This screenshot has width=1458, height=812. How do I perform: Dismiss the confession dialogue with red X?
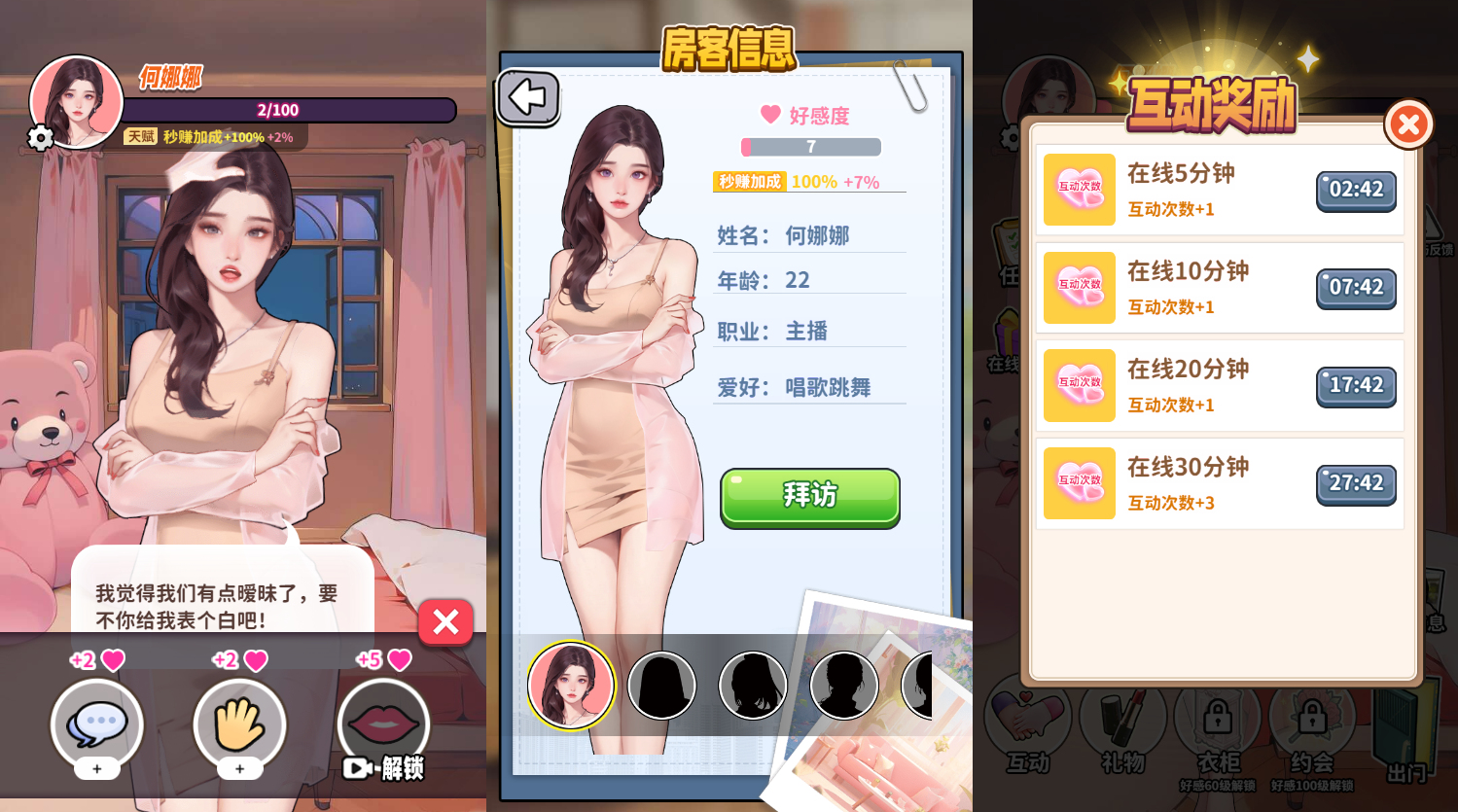pos(445,622)
